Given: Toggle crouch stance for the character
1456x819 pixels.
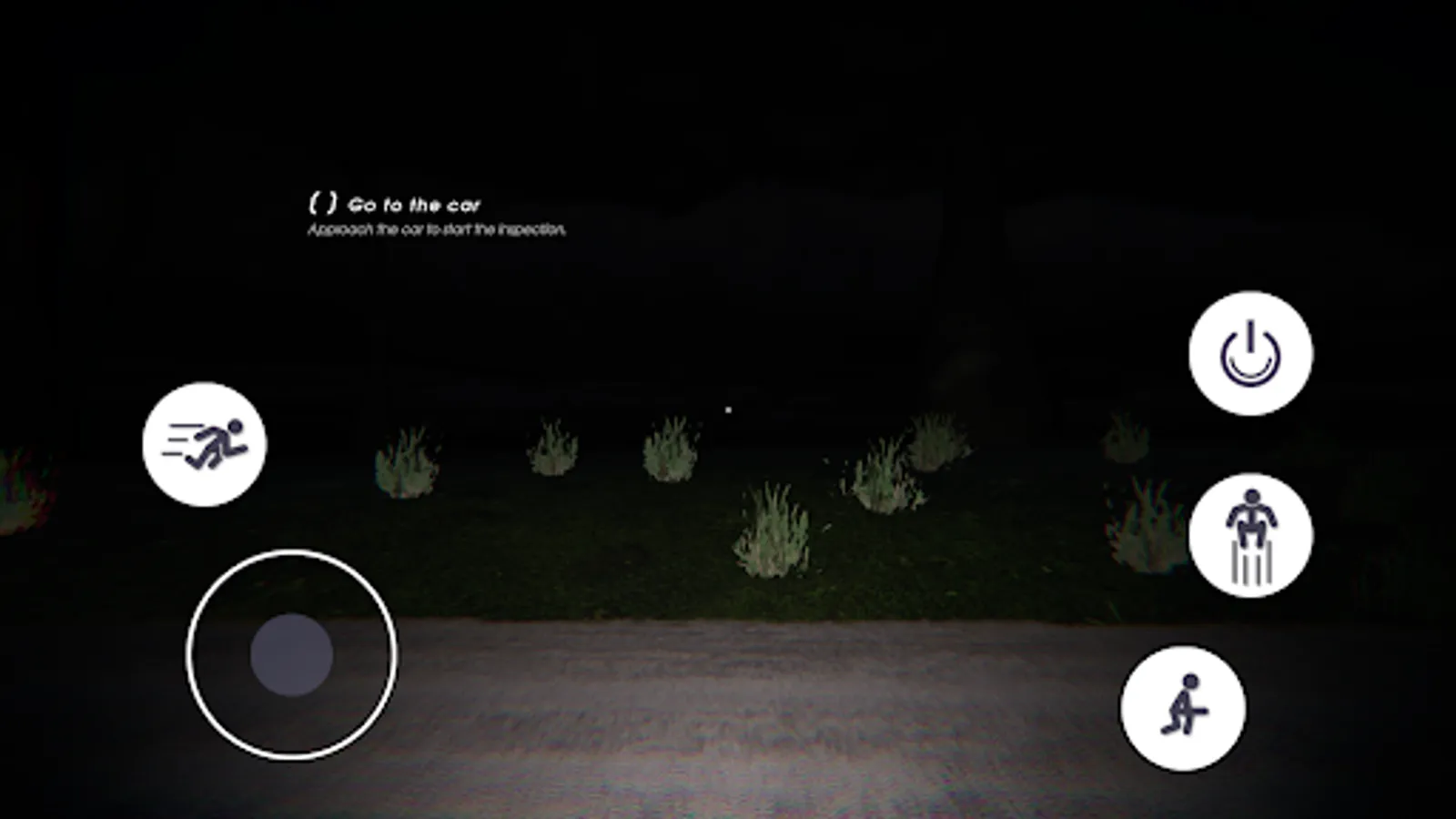Looking at the screenshot, I should (x=1186, y=710).
